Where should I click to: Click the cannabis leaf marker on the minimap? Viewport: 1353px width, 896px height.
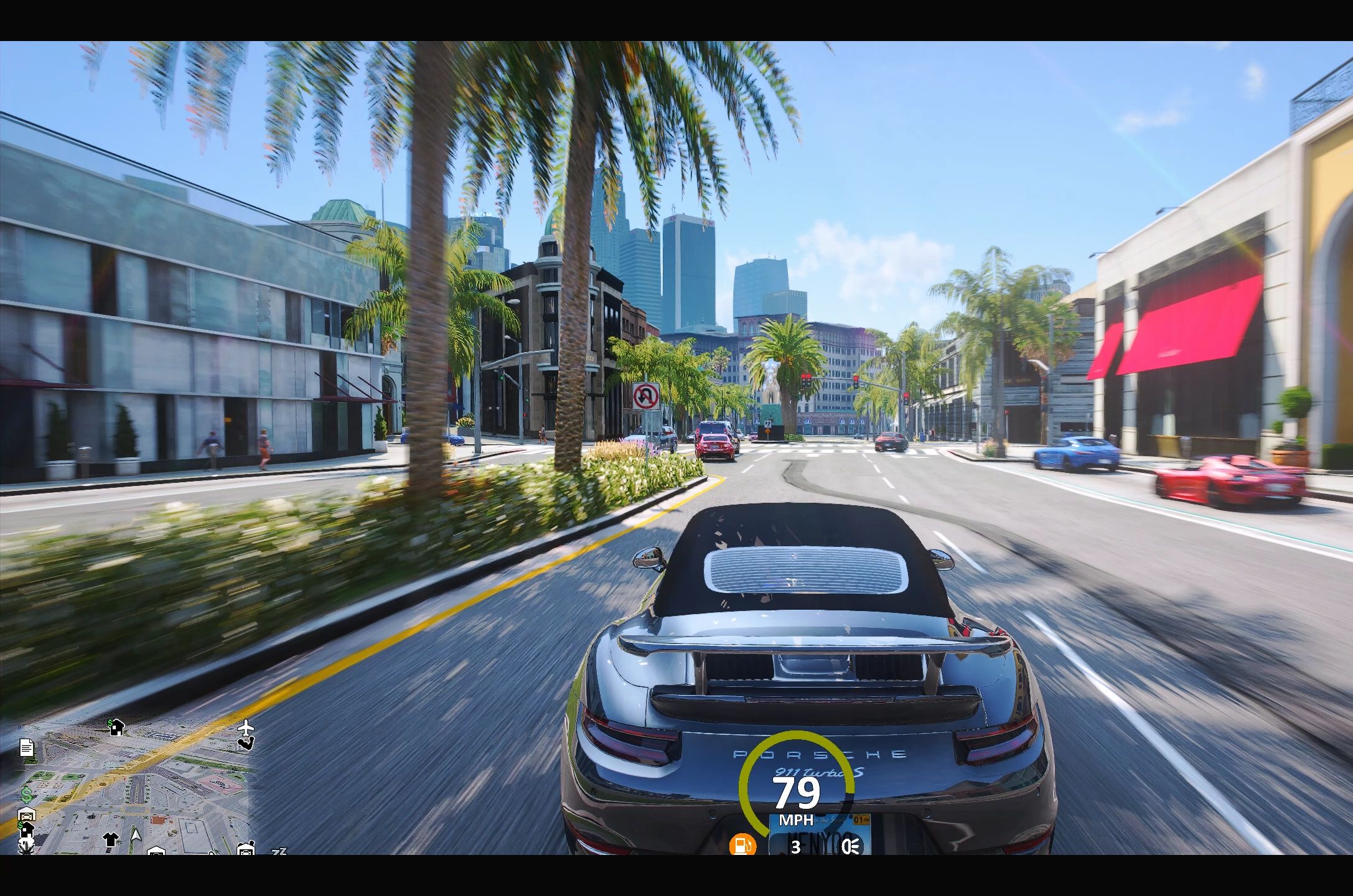coord(27,845)
